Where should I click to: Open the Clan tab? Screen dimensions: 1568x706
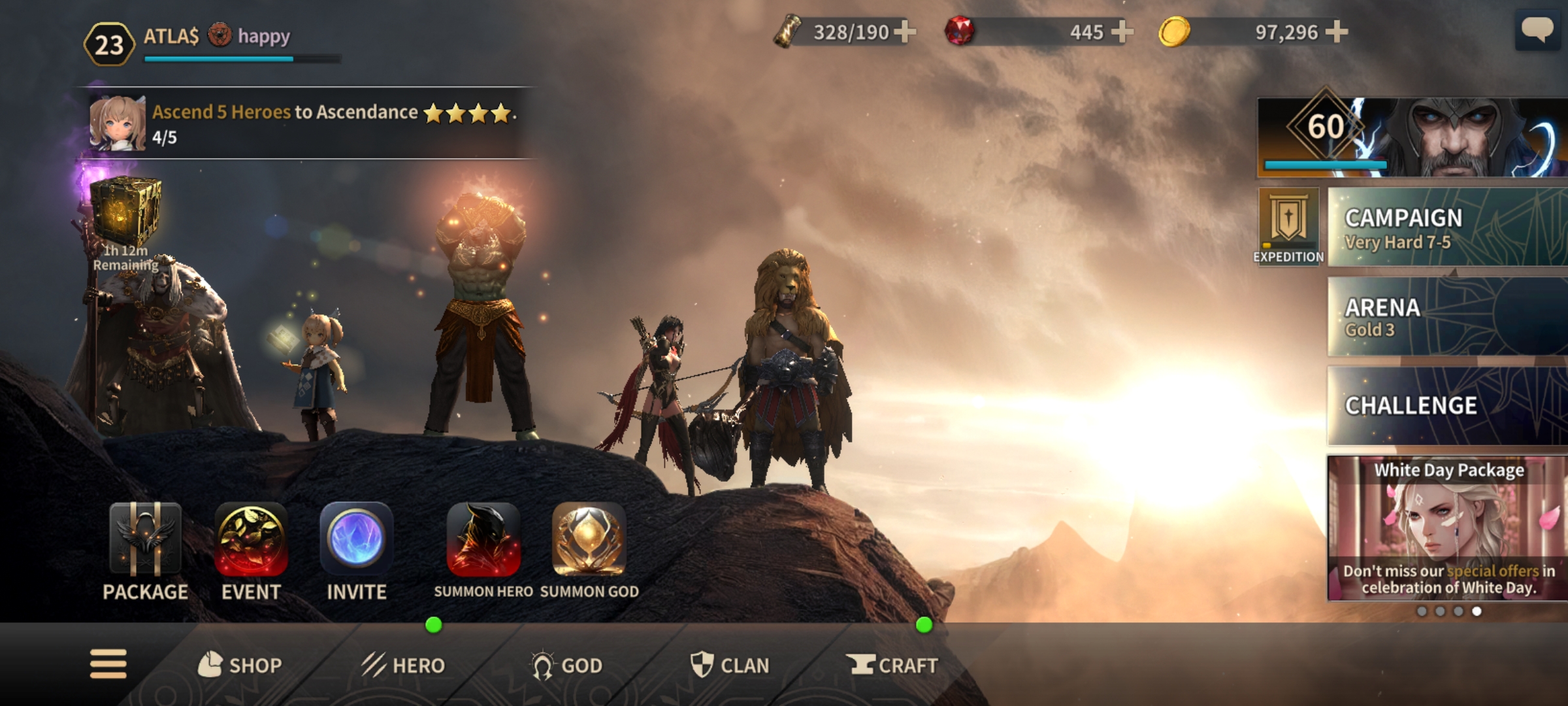(730, 665)
